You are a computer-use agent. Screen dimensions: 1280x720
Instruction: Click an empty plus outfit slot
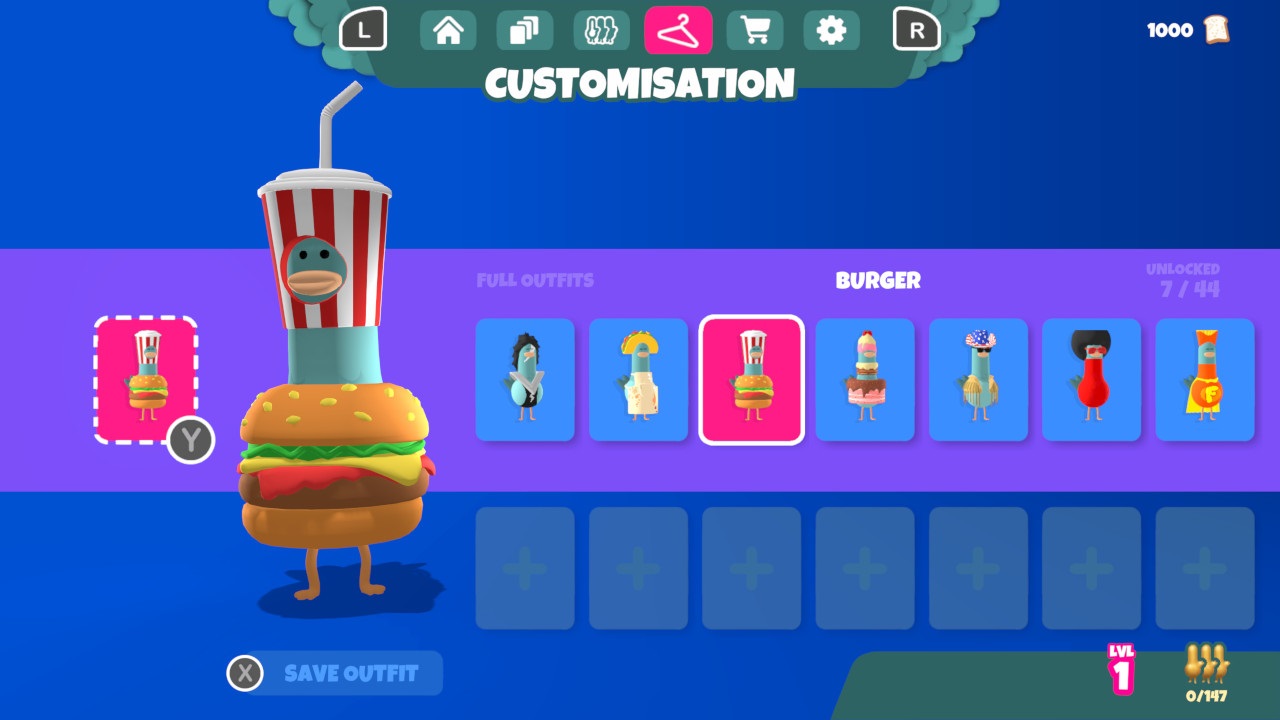coord(524,566)
